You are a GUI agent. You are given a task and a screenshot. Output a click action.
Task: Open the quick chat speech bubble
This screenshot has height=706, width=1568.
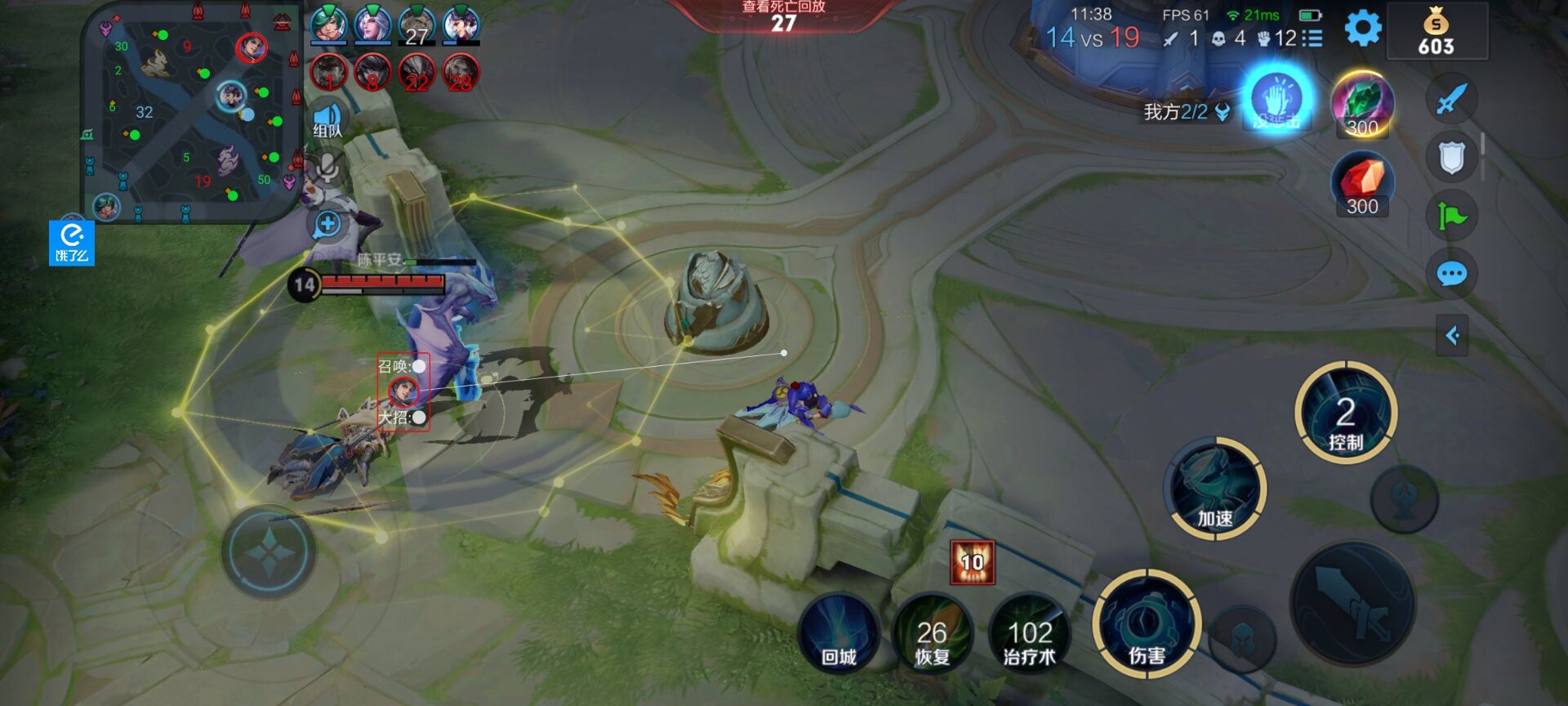(1451, 275)
